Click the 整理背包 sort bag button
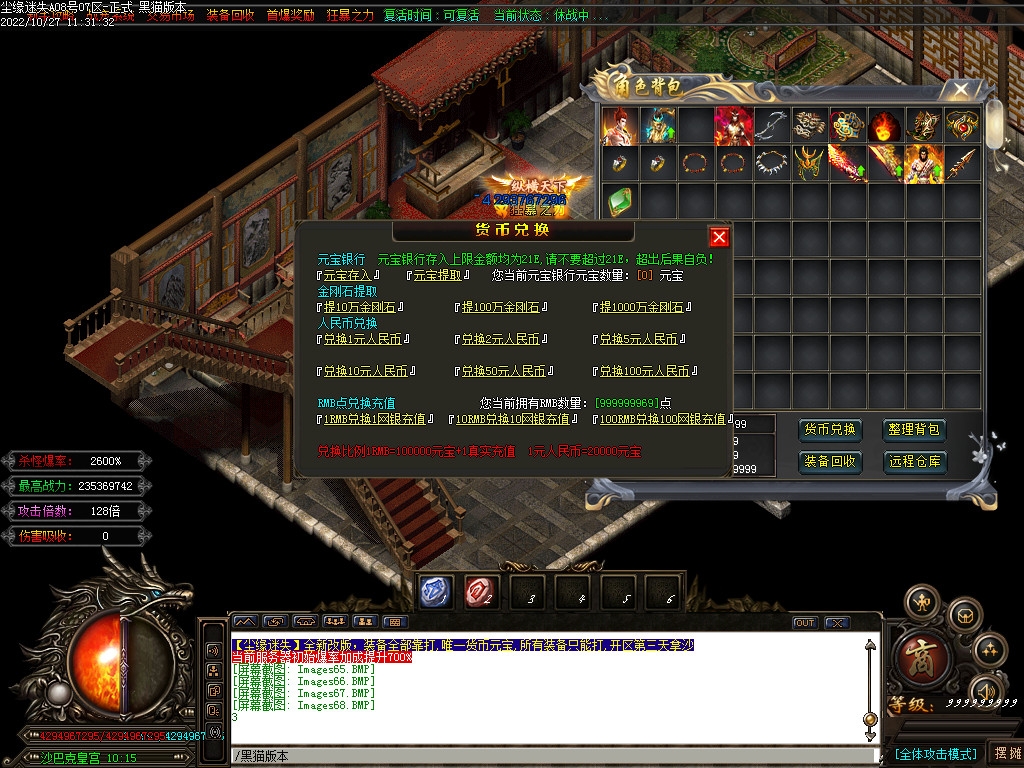Screen dimensions: 1024x768 (x=914, y=430)
